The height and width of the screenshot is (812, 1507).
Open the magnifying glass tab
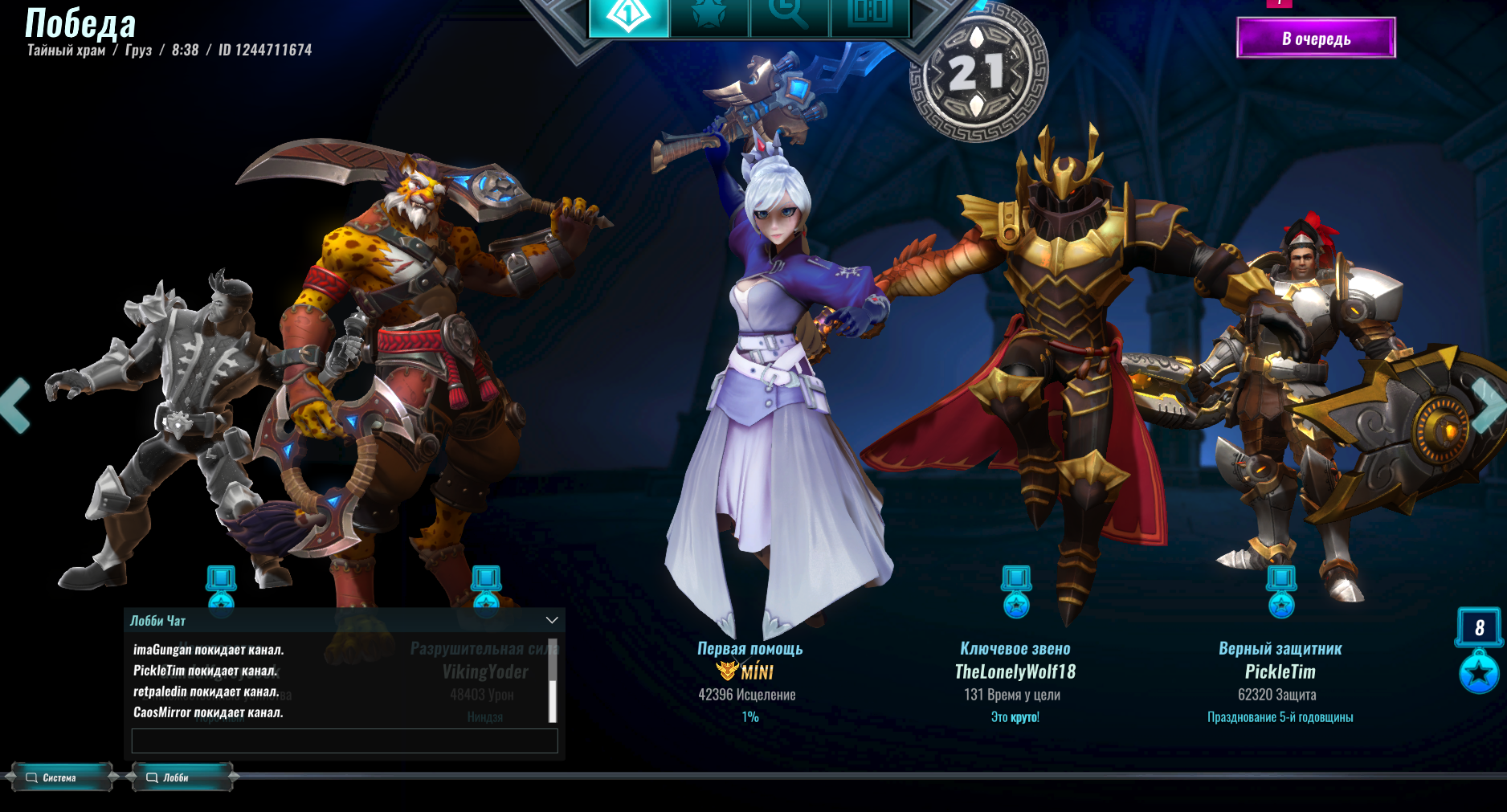[788, 16]
